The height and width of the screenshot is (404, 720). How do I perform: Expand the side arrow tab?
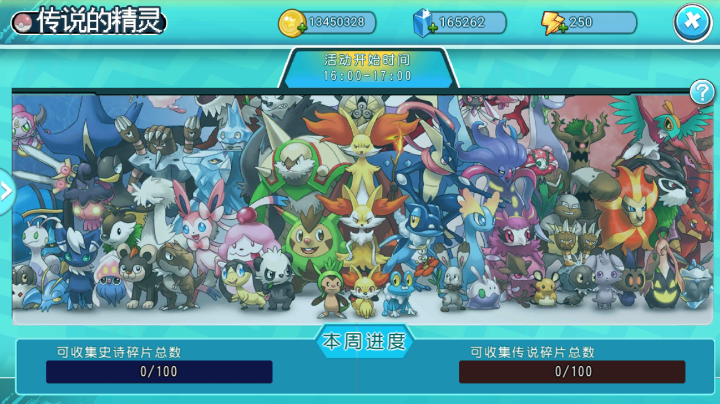point(6,190)
